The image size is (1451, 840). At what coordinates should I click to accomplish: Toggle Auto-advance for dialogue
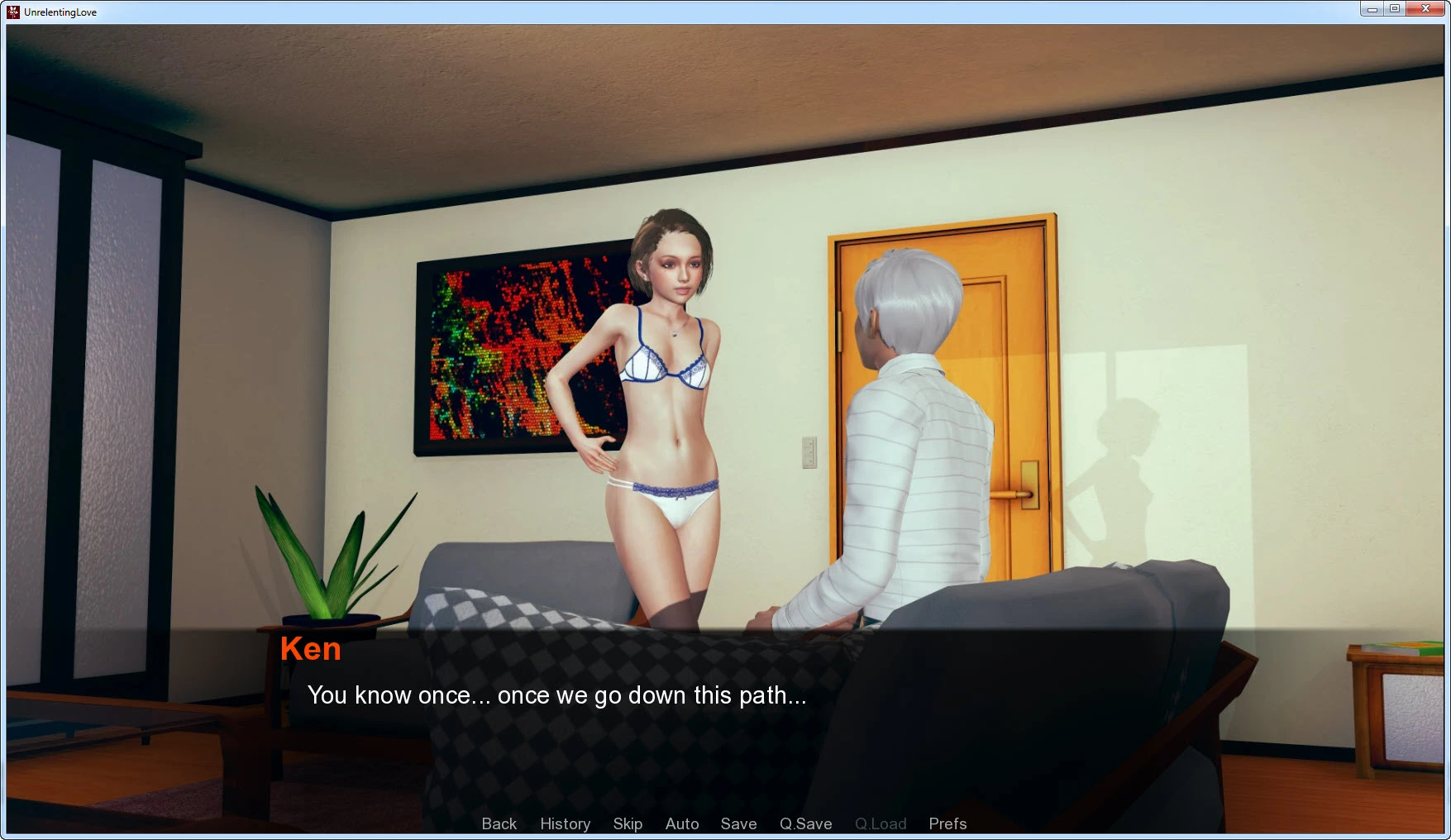682,823
